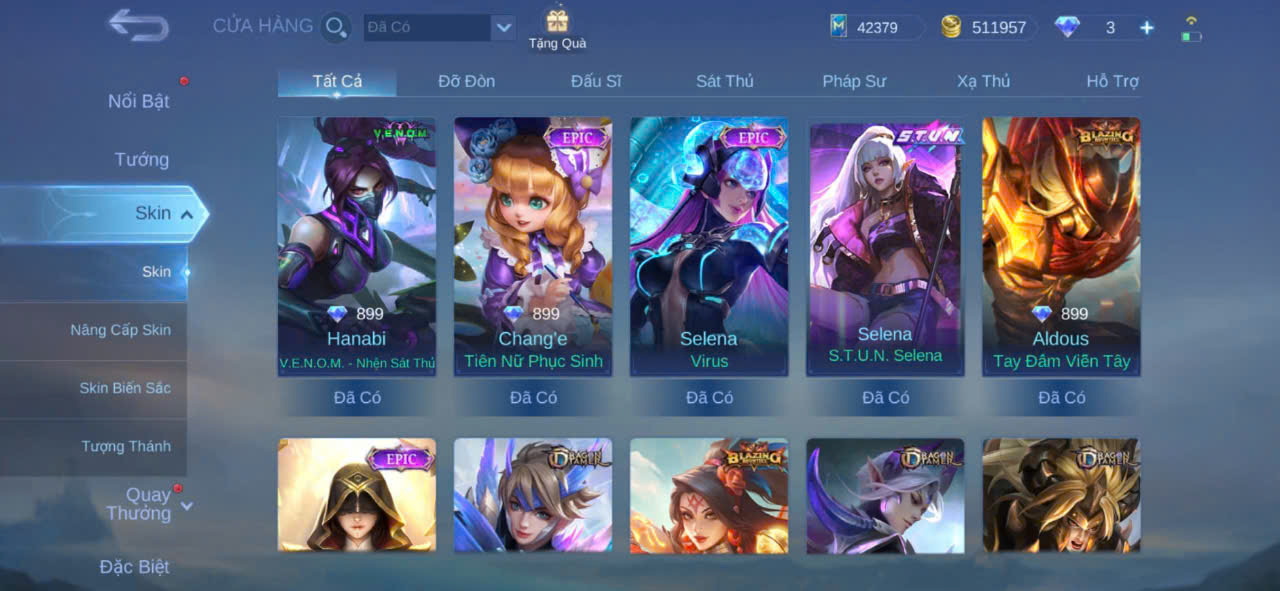Choose the Xạ Thủ tab
The height and width of the screenshot is (591, 1280).
click(x=983, y=81)
